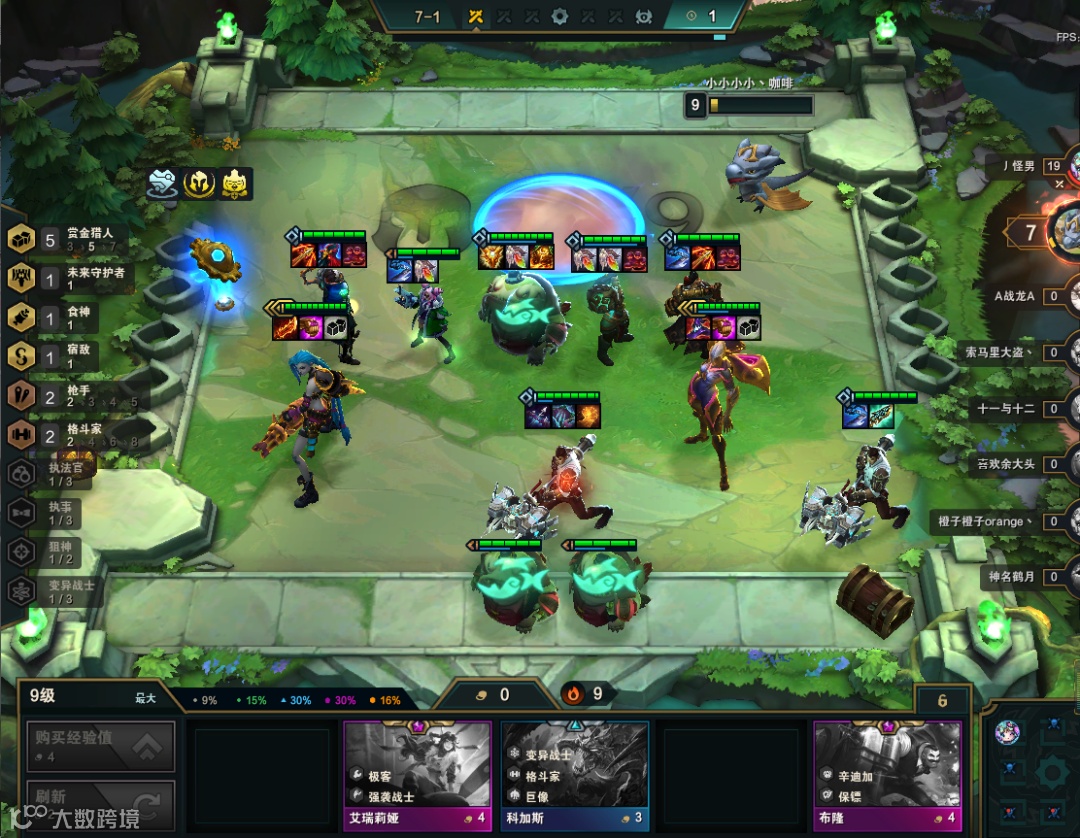Click the Buy XP (购买经验值) button
The height and width of the screenshot is (838, 1080).
(x=100, y=746)
